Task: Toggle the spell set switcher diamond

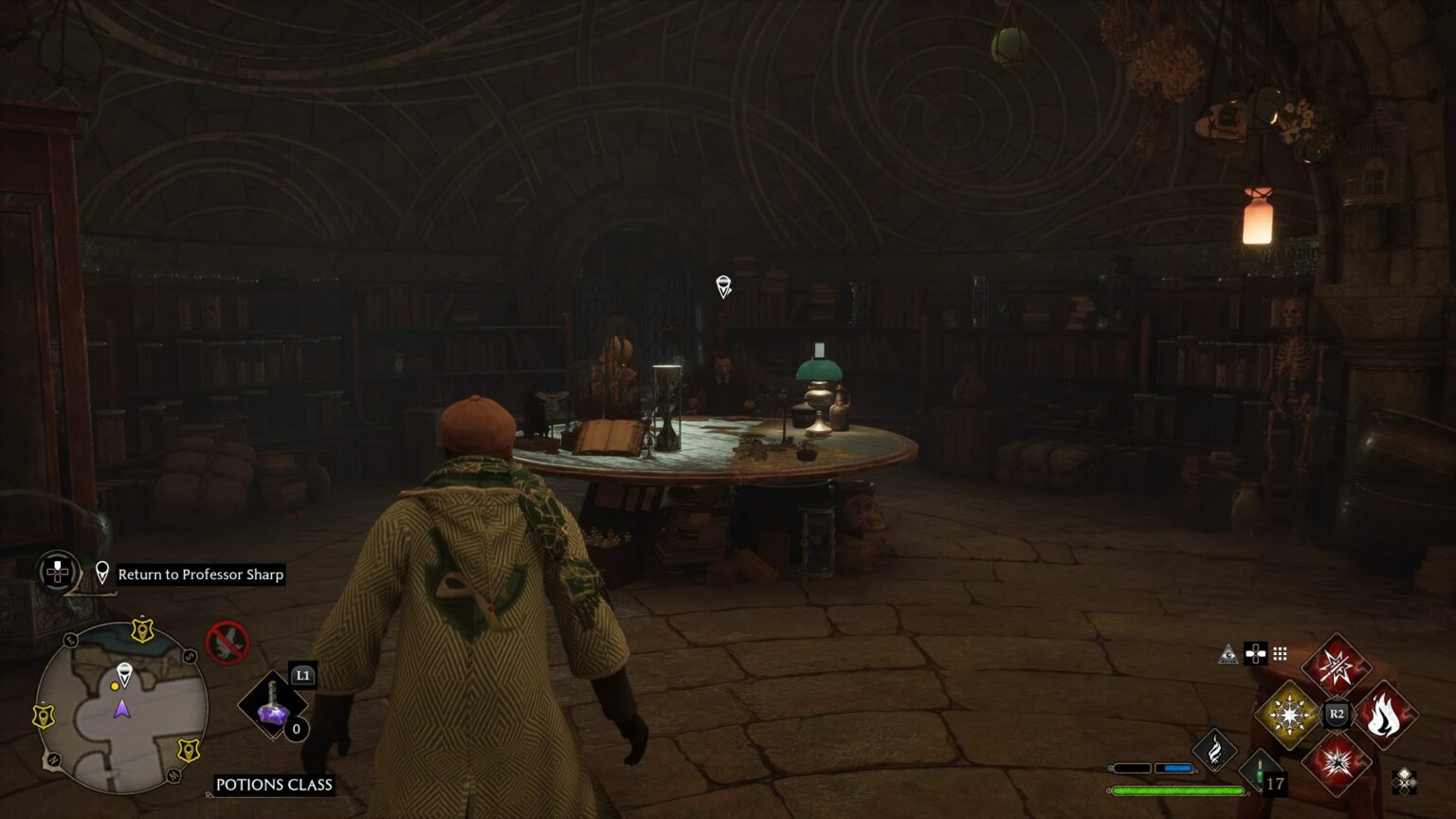Action: [x=1406, y=782]
